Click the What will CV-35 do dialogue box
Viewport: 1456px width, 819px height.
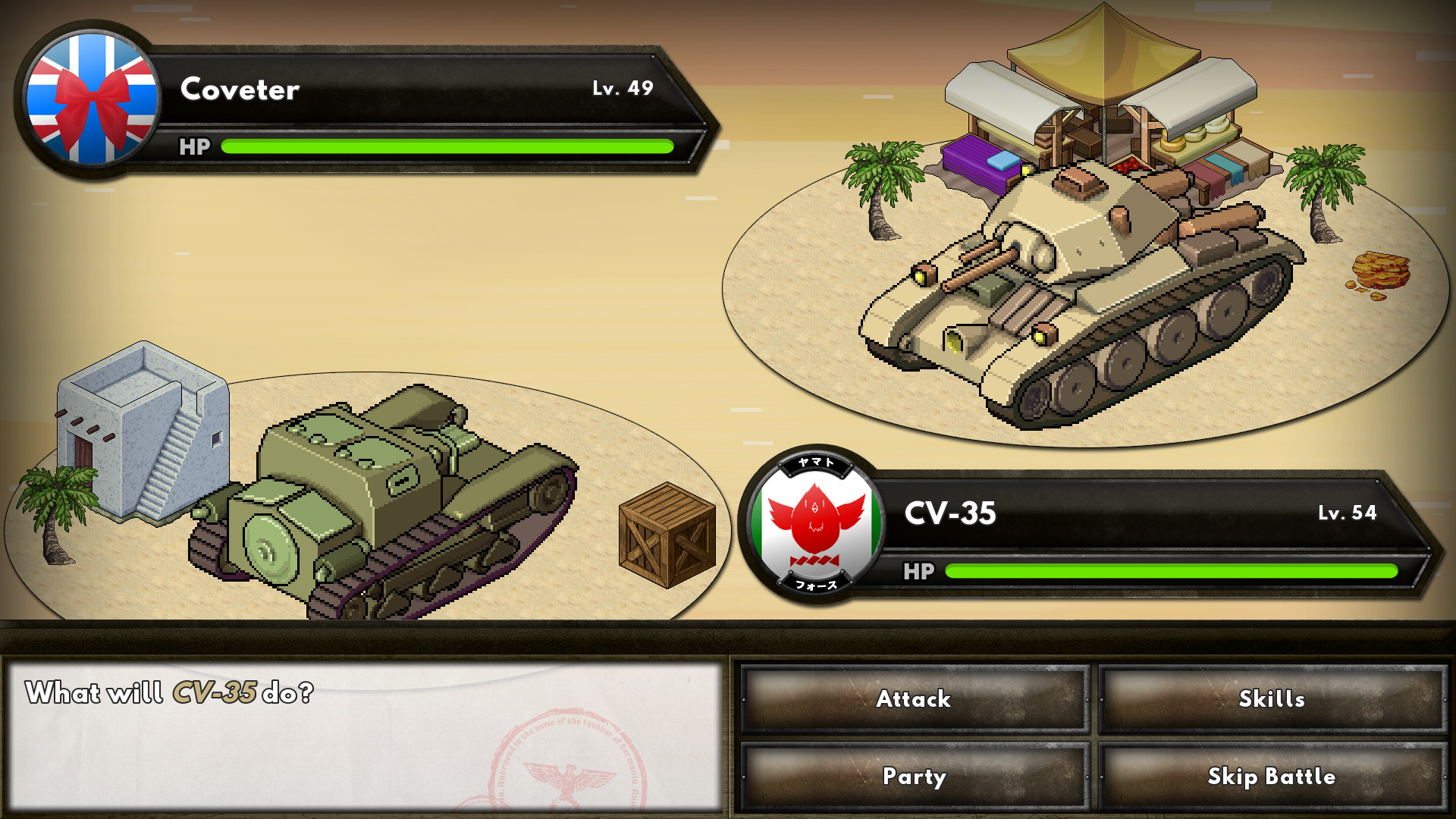(364, 732)
